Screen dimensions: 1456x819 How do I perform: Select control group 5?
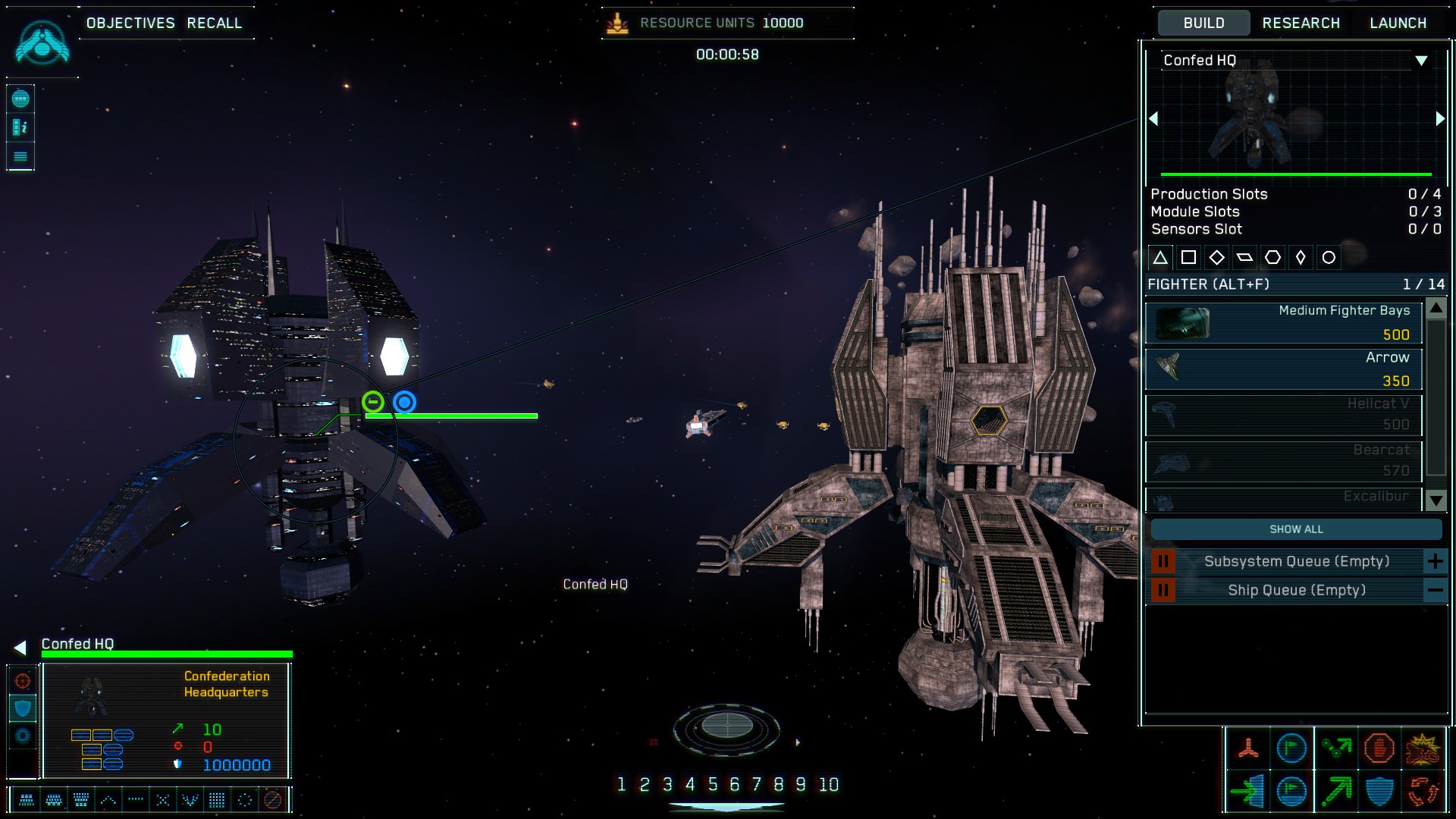pos(712,785)
